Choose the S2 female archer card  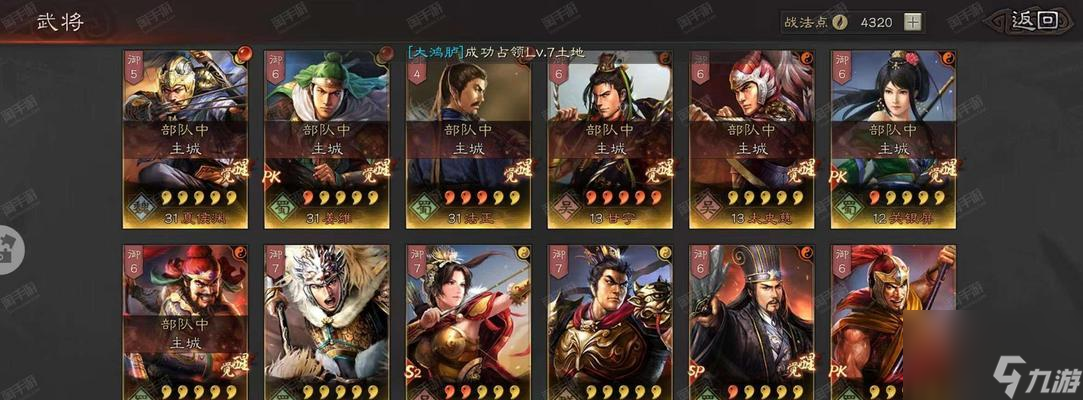click(x=469, y=320)
